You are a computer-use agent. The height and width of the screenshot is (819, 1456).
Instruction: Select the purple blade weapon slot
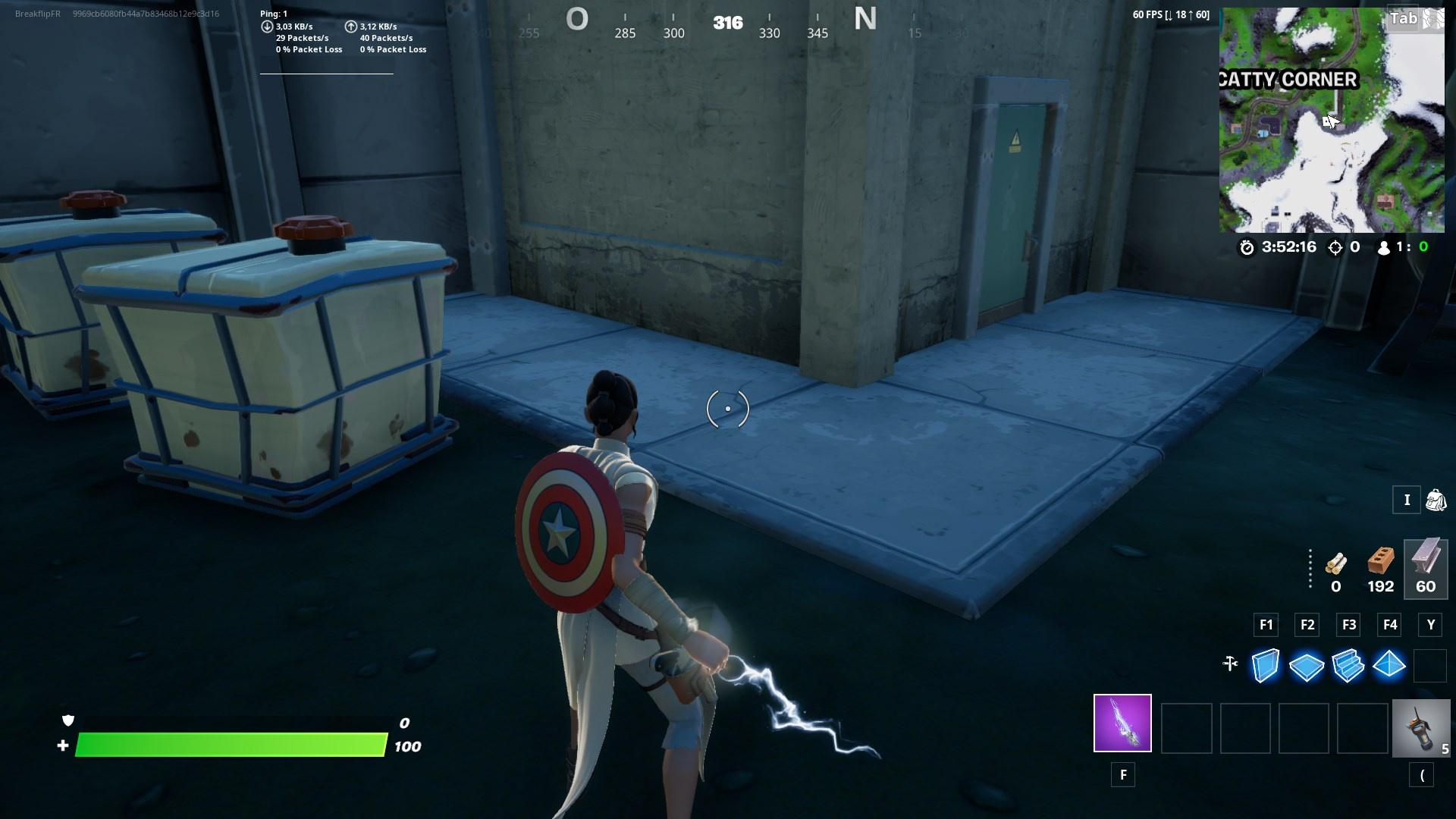click(x=1122, y=724)
